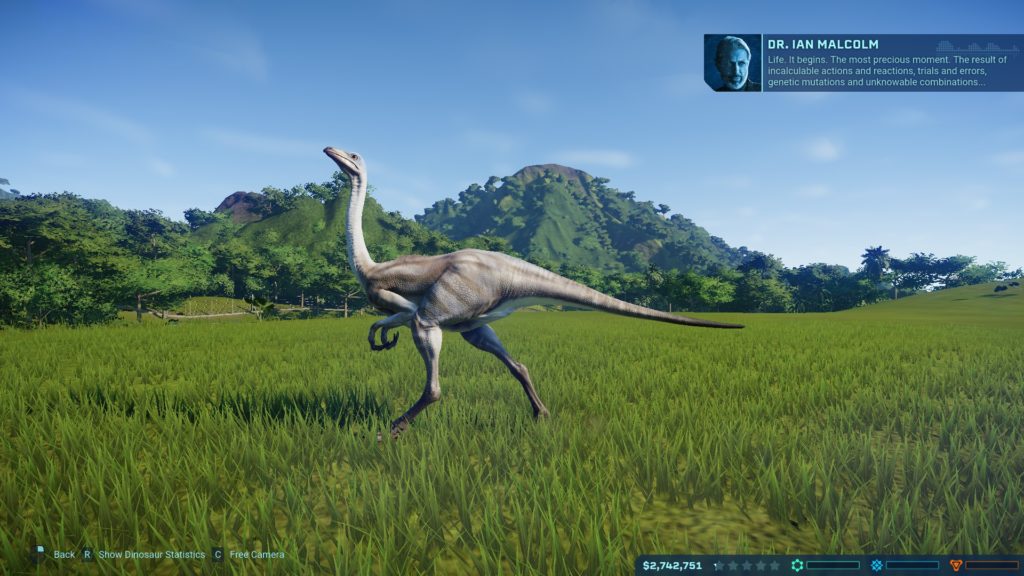This screenshot has height=576, width=1024.
Task: Click the Back option
Action: point(56,554)
